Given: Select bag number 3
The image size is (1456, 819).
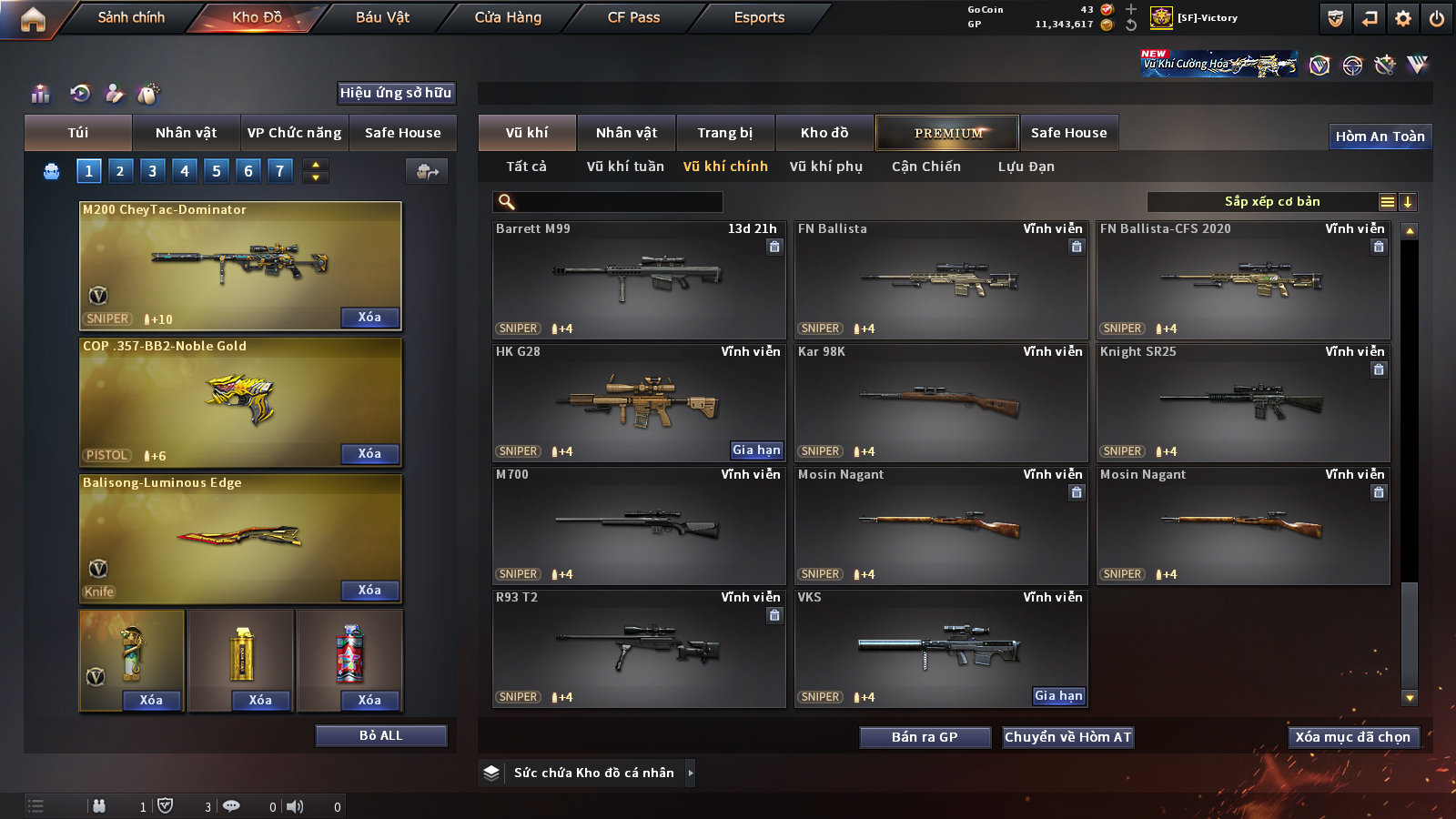Looking at the screenshot, I should tap(152, 170).
